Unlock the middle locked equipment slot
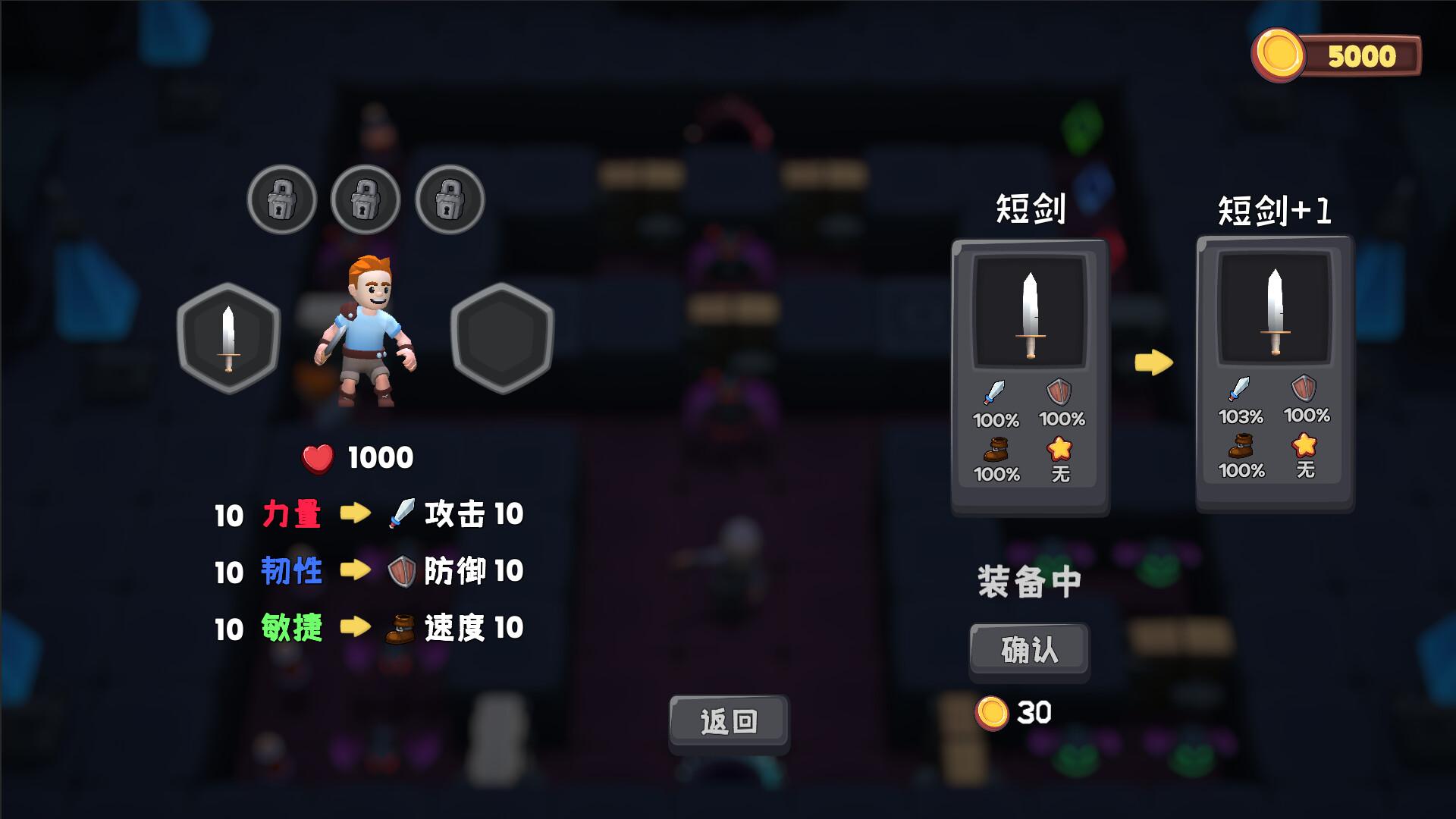1456x819 pixels. tap(366, 199)
